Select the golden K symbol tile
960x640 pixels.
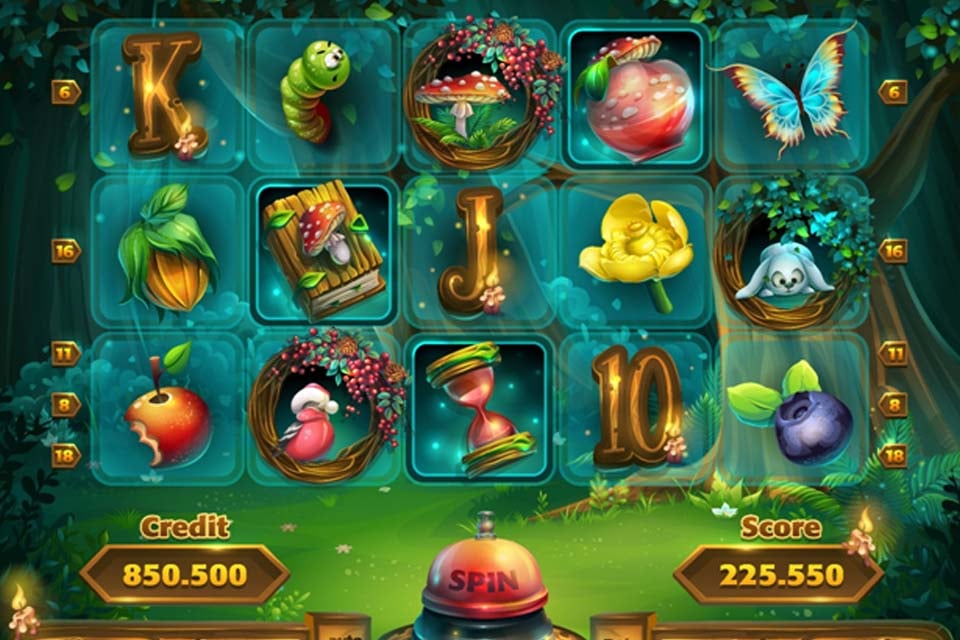(x=166, y=95)
